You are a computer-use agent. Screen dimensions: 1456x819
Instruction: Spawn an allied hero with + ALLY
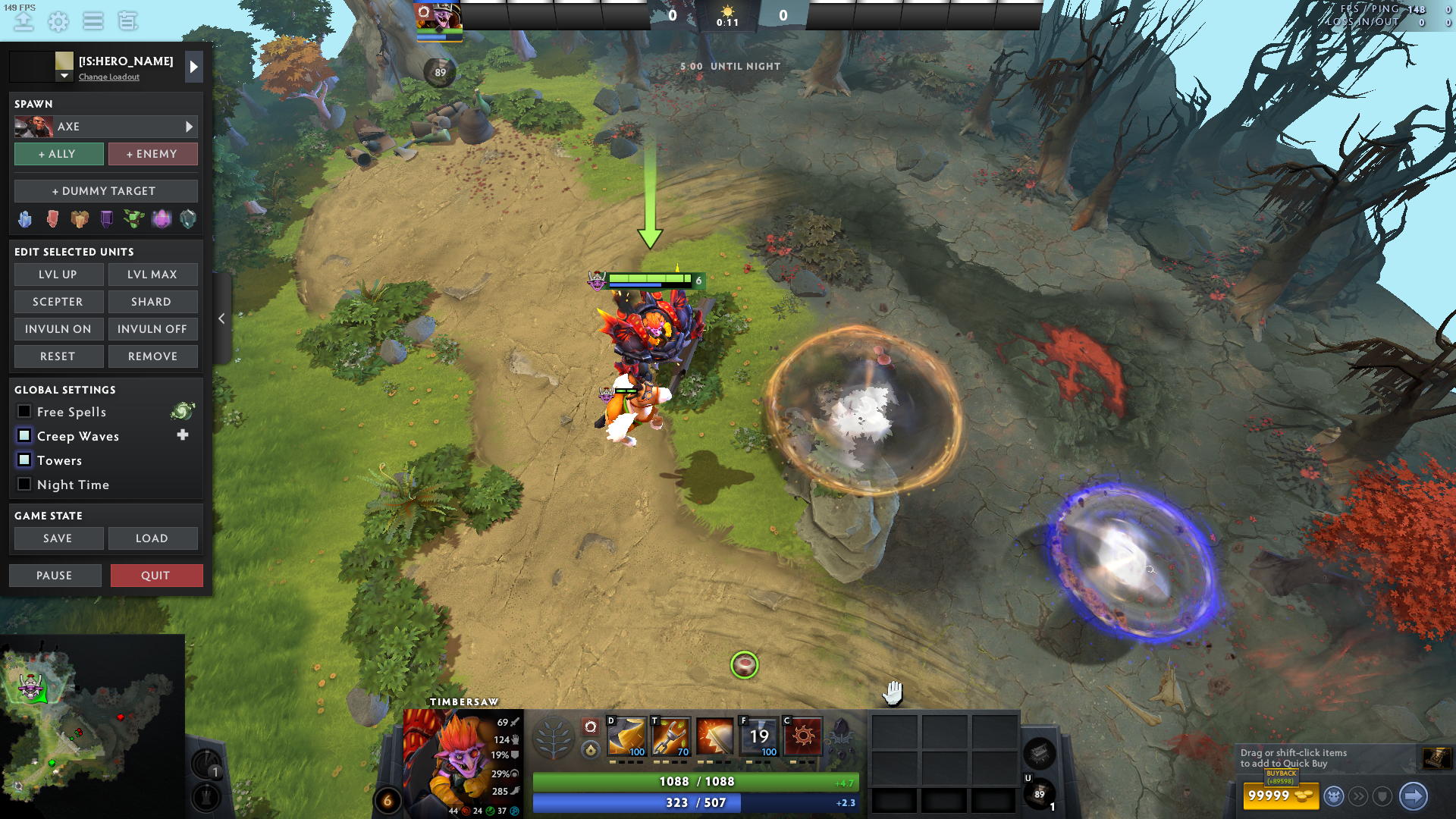coord(58,154)
